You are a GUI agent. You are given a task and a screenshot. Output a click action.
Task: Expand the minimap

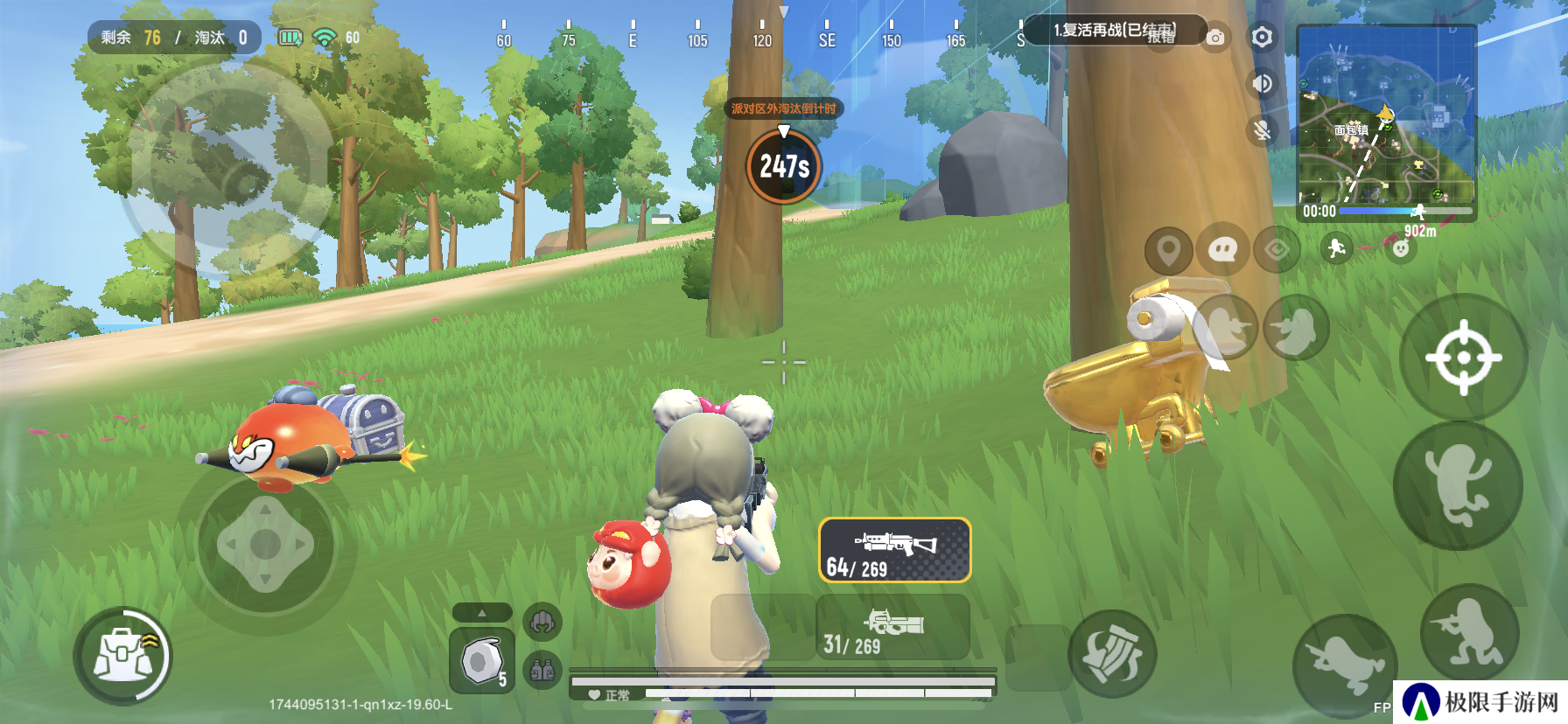pyautogui.click(x=1386, y=115)
